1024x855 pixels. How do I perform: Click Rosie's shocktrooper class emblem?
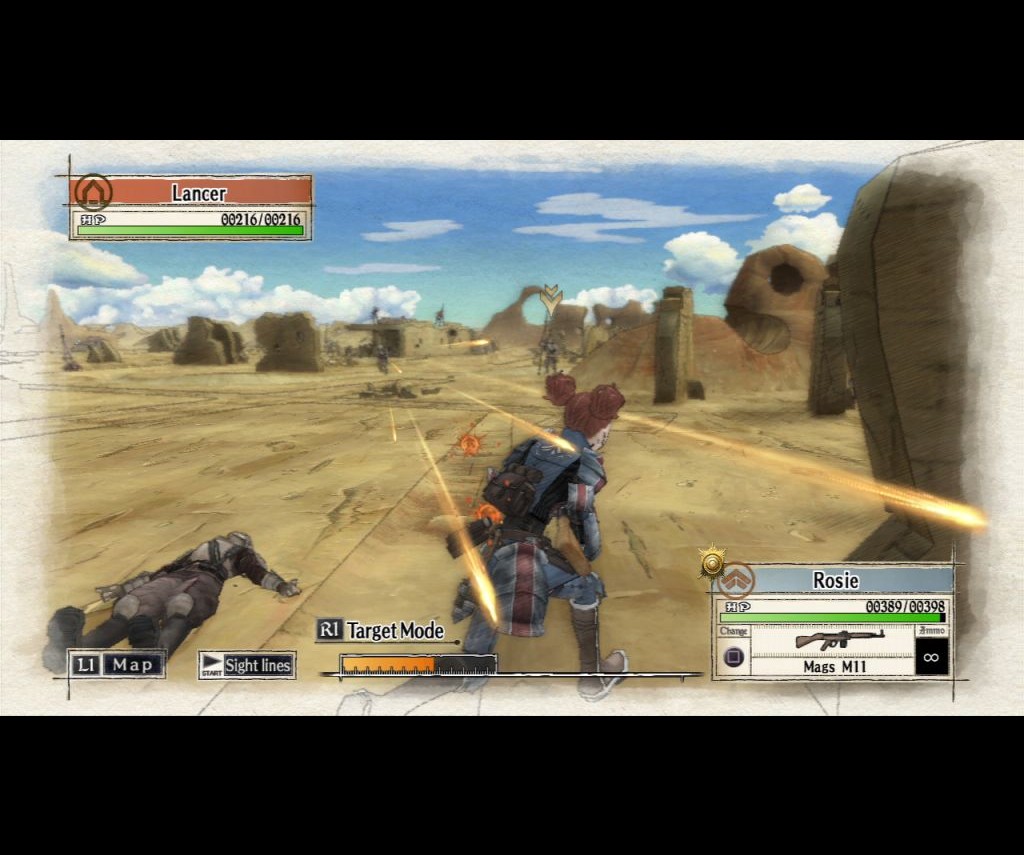[x=737, y=580]
